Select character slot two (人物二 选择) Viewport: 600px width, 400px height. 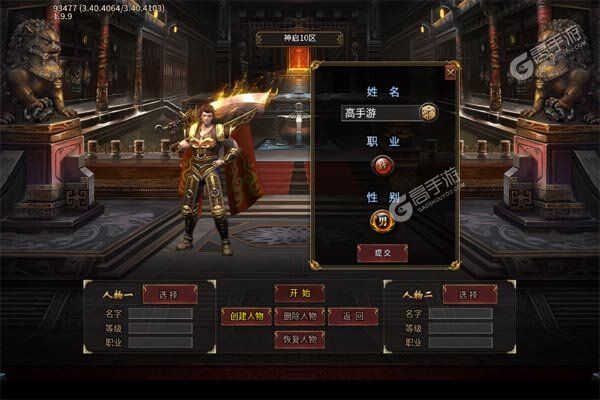[x=468, y=294]
